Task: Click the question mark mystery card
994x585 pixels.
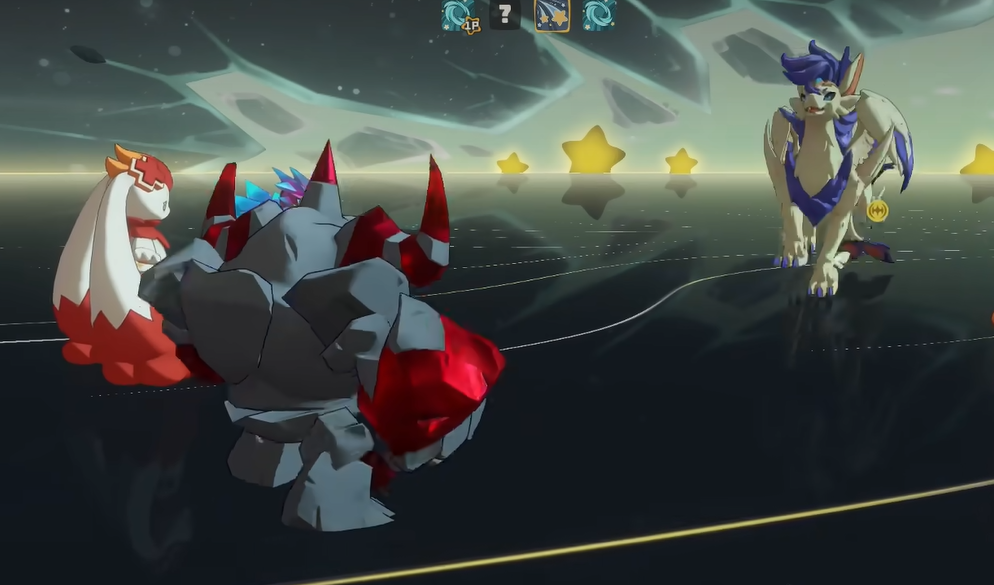Action: pos(505,15)
